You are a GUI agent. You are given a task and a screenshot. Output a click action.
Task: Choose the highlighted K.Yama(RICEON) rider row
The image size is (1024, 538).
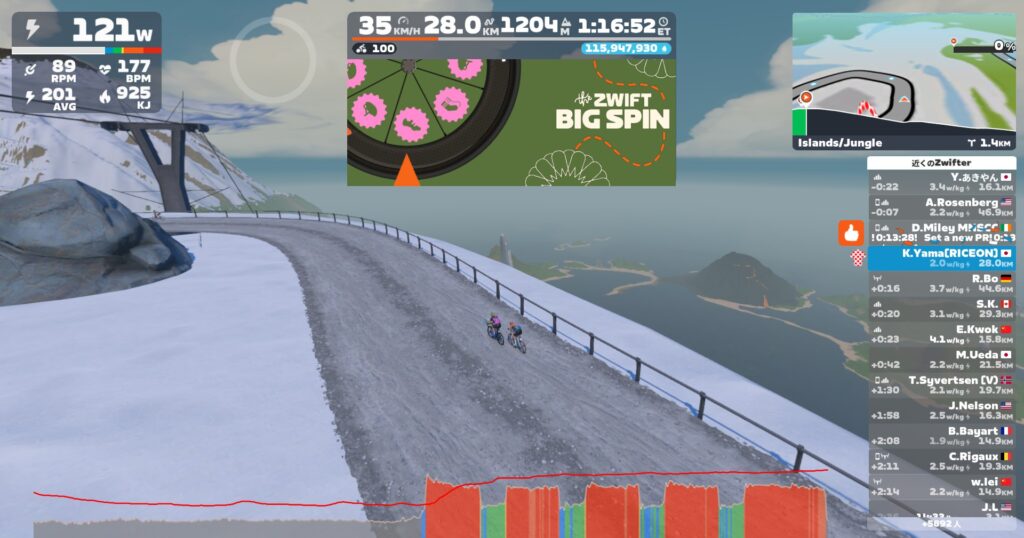tap(941, 258)
